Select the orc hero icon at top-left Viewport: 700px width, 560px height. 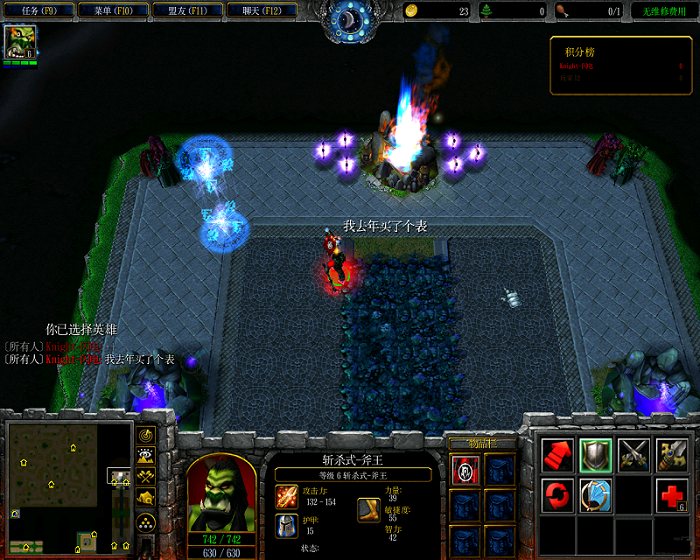pos(19,42)
